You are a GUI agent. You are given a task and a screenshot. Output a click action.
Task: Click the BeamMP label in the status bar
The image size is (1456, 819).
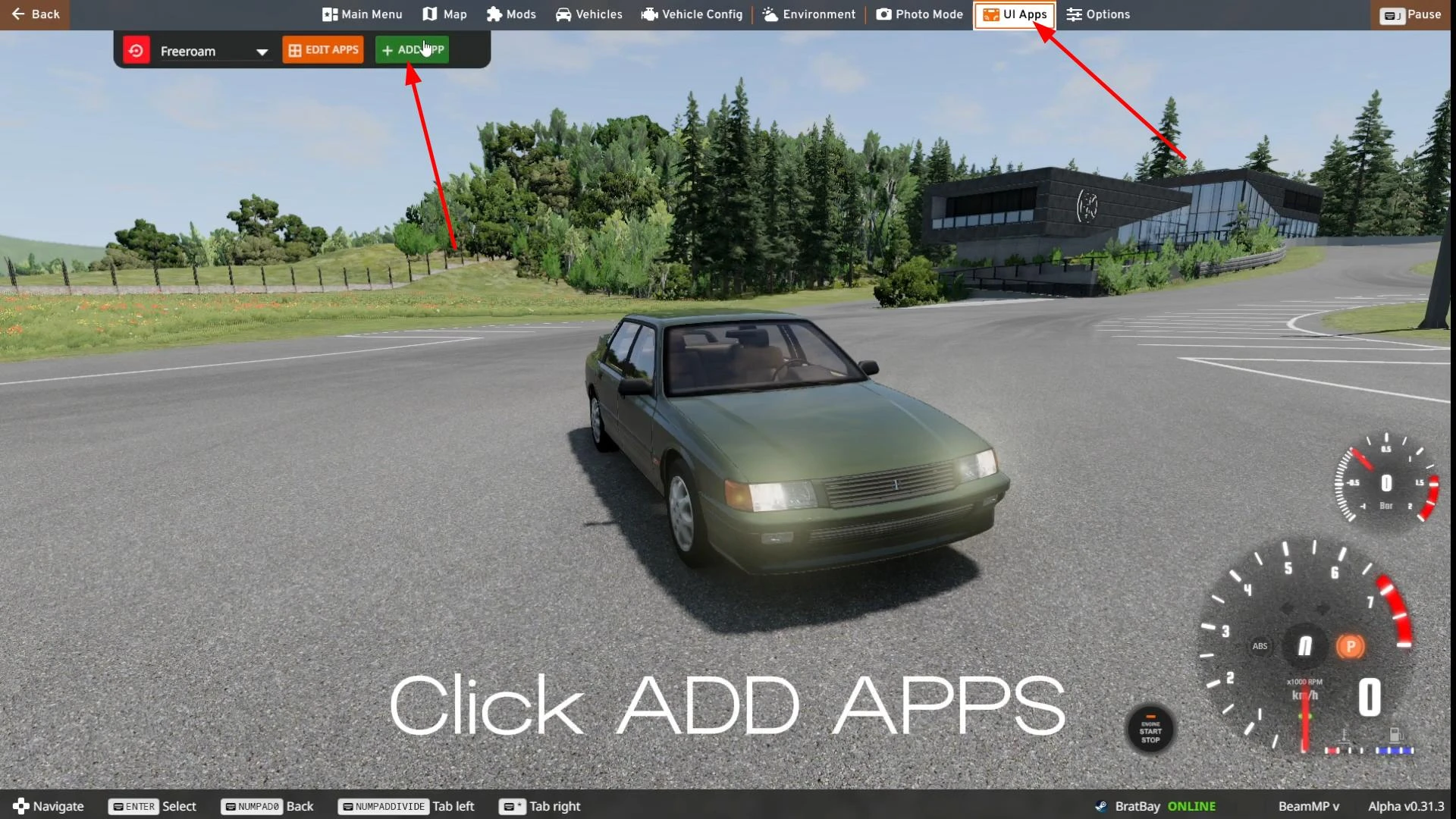(x=1308, y=806)
